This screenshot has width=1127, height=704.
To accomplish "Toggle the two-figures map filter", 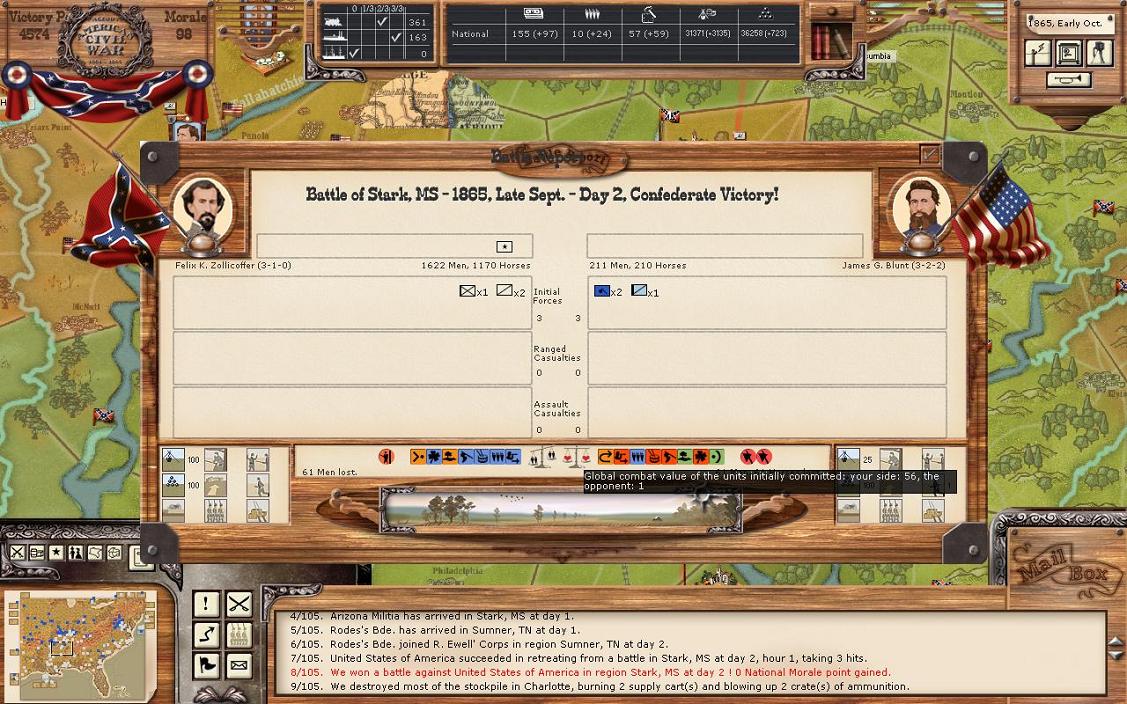I will pos(75,552).
